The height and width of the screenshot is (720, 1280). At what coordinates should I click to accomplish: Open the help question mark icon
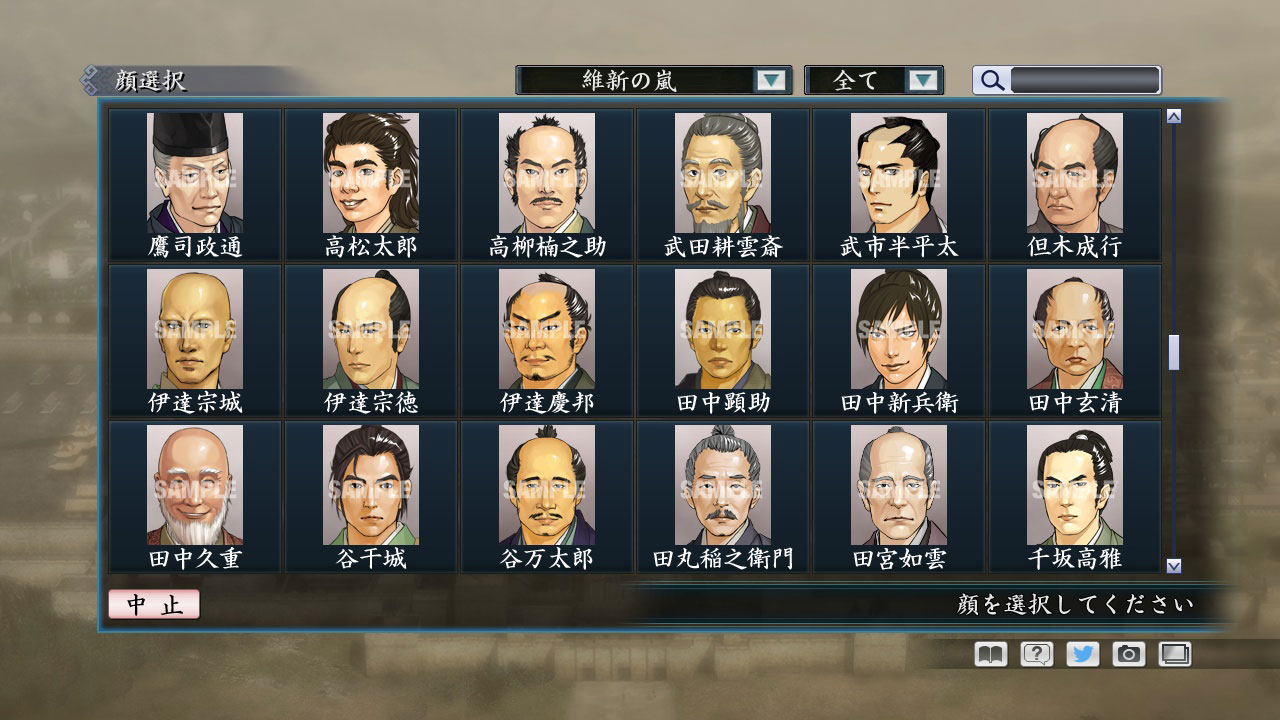click(x=1038, y=654)
